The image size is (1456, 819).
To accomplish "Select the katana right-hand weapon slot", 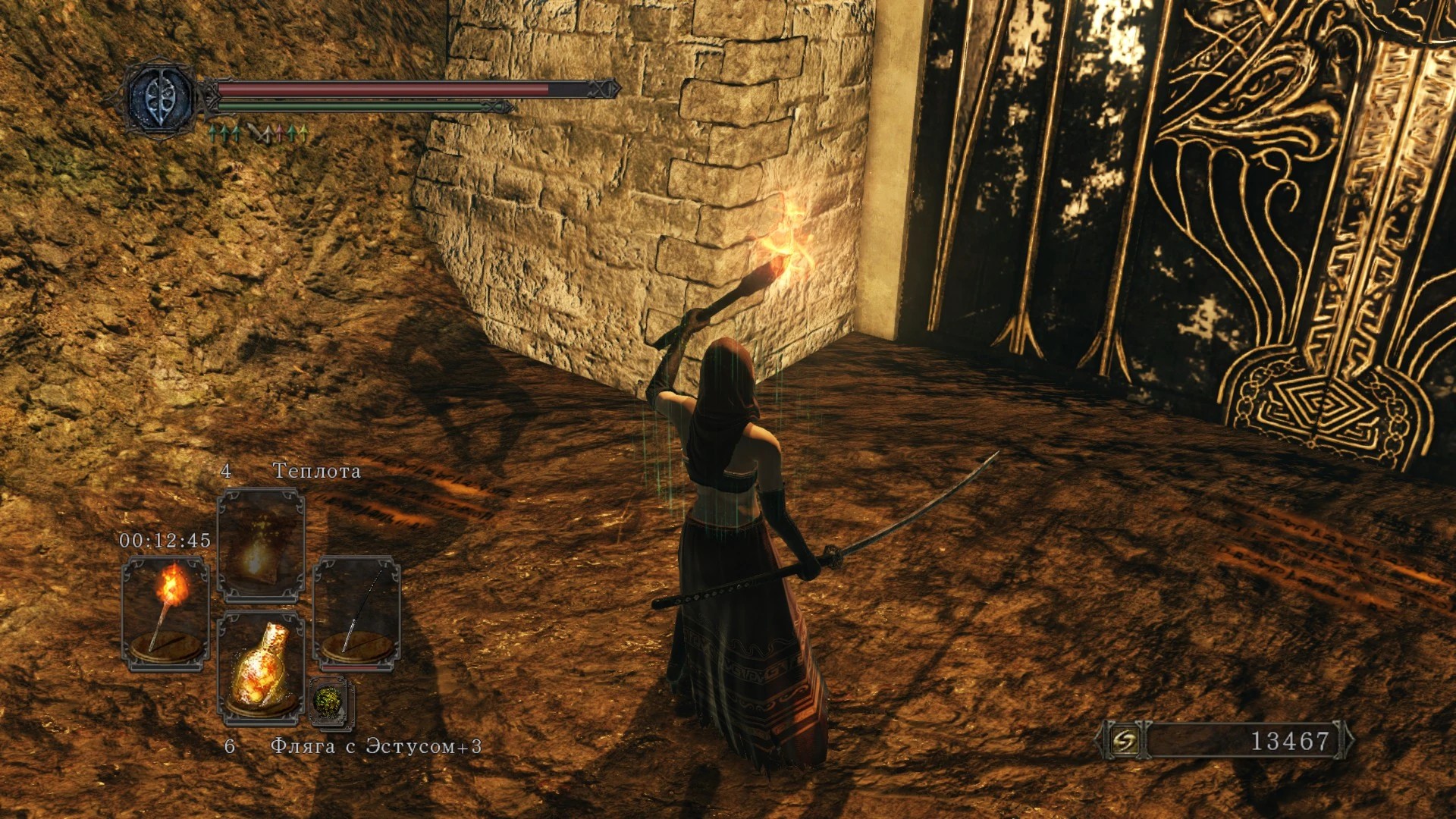I will pyautogui.click(x=356, y=613).
